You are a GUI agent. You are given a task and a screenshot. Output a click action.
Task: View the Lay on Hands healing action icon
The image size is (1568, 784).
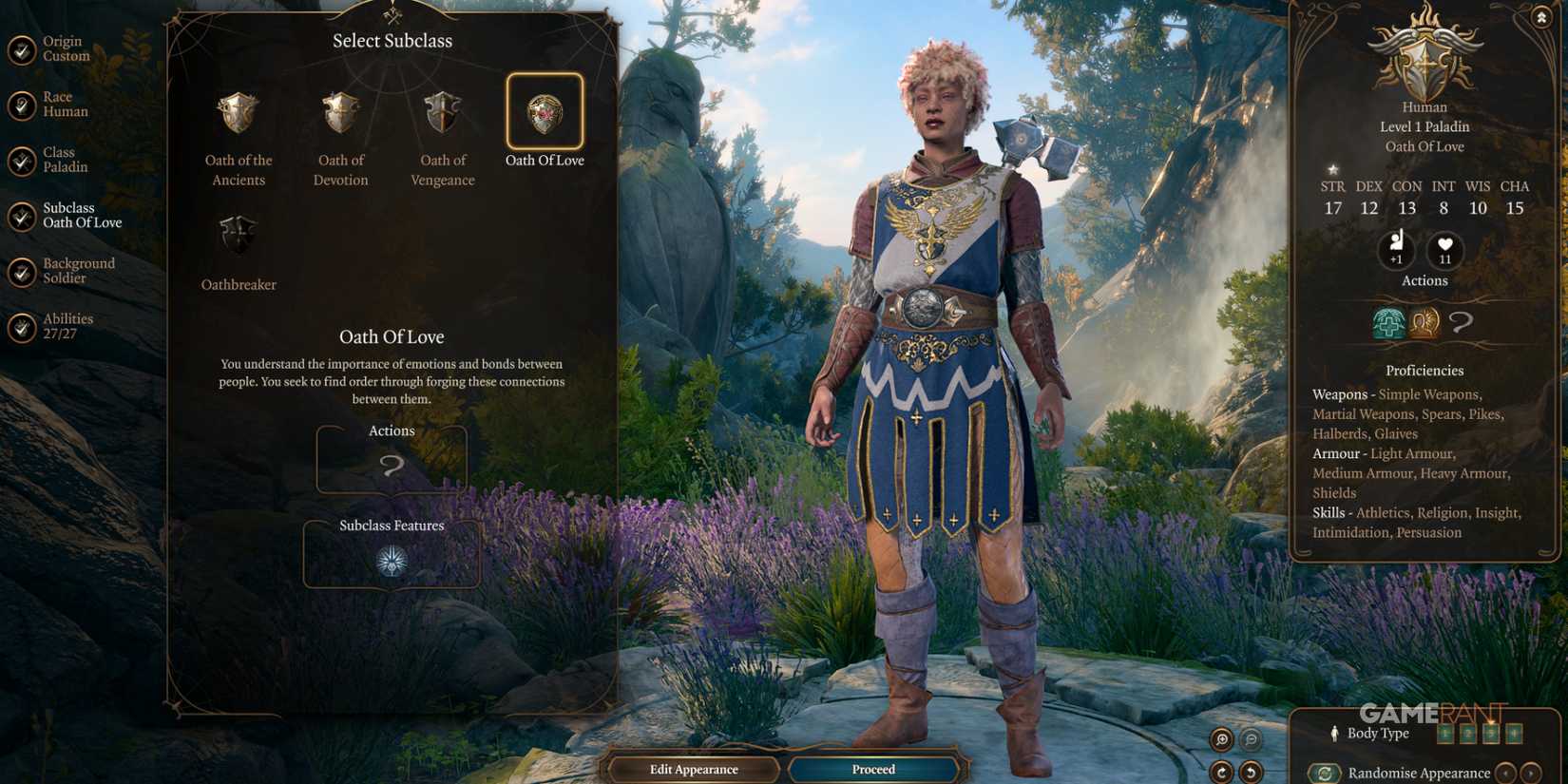(1388, 323)
